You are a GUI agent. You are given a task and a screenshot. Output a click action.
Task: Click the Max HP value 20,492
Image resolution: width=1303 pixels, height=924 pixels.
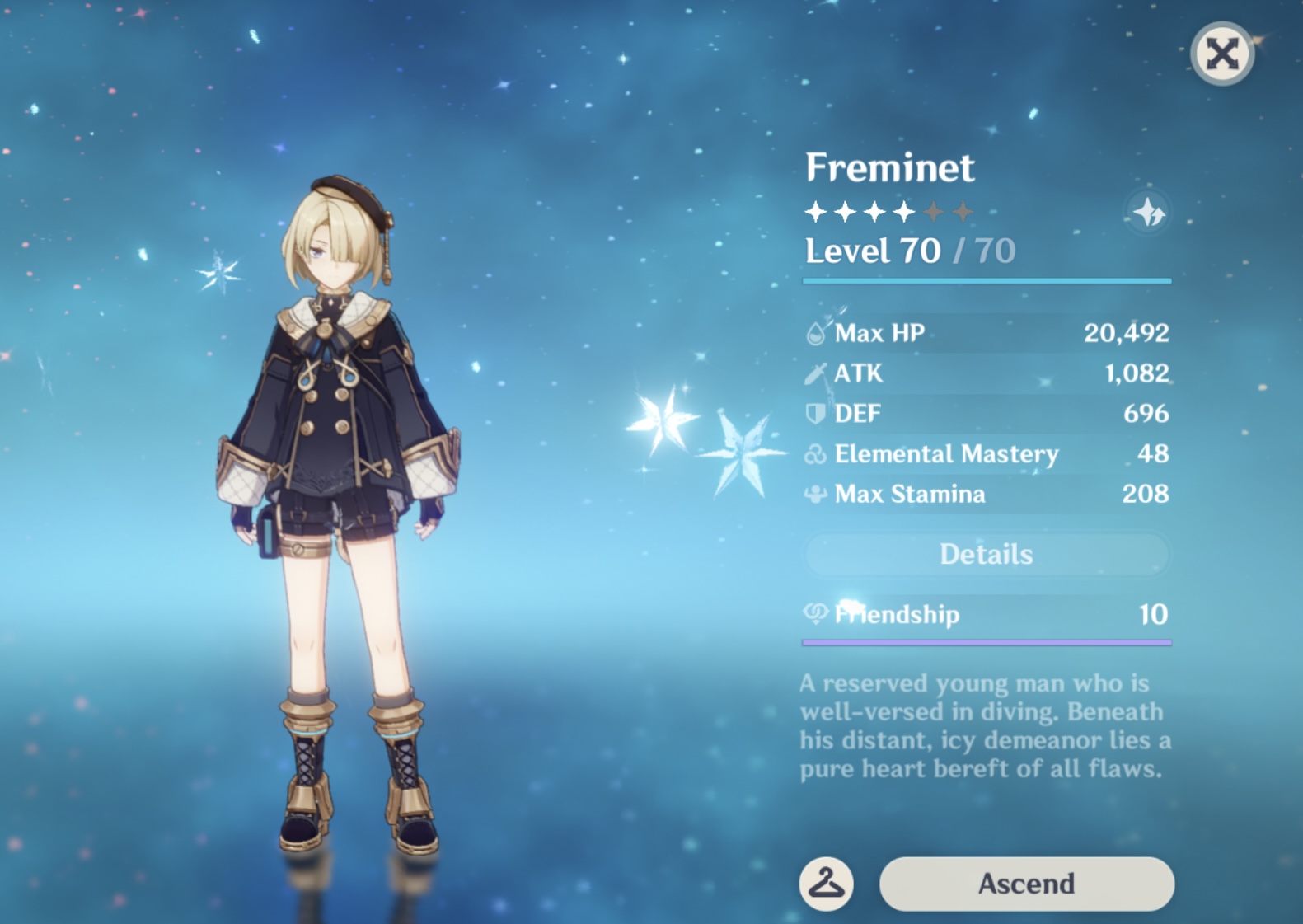[1127, 333]
